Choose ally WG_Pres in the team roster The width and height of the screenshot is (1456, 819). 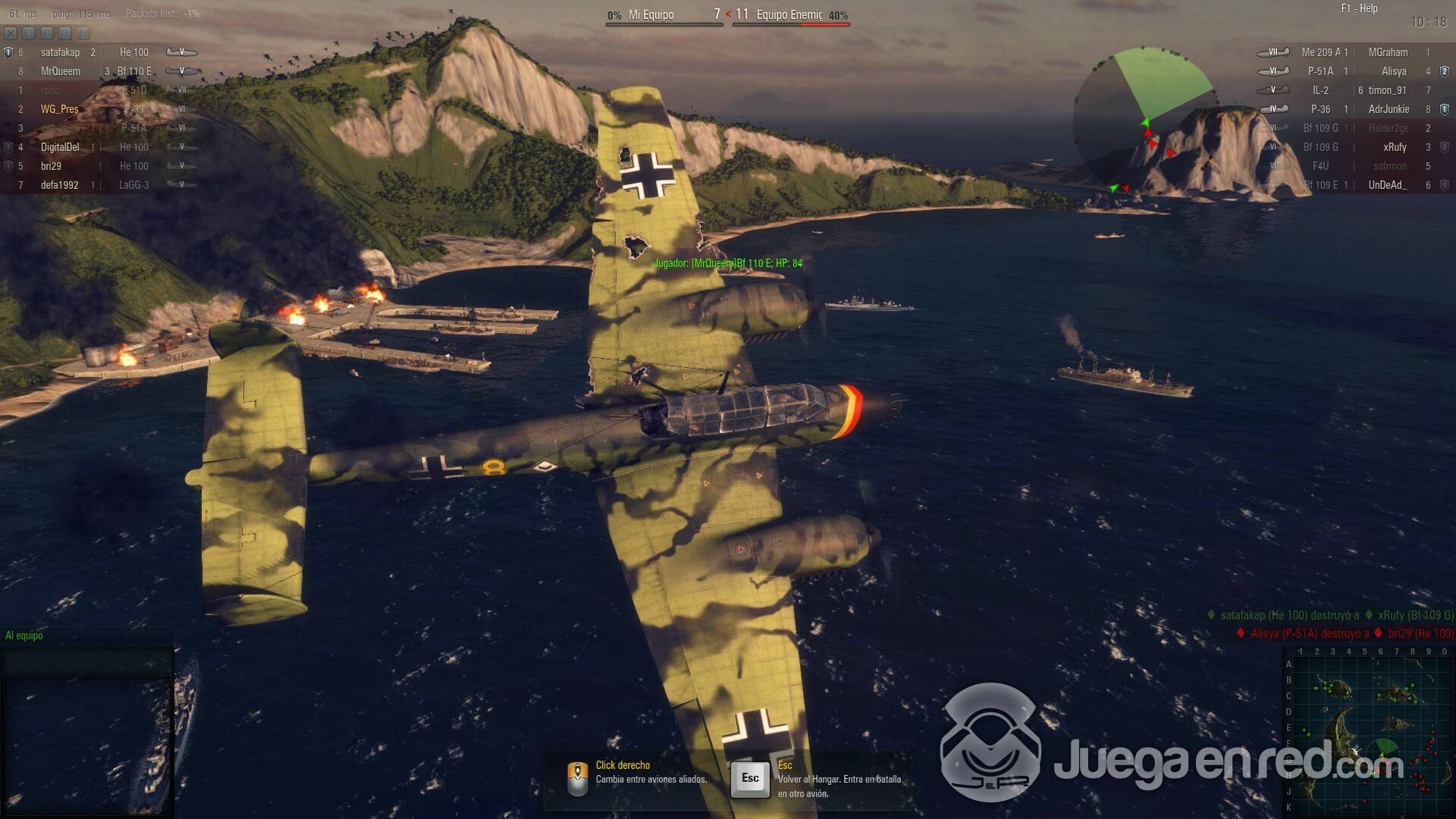coord(60,109)
